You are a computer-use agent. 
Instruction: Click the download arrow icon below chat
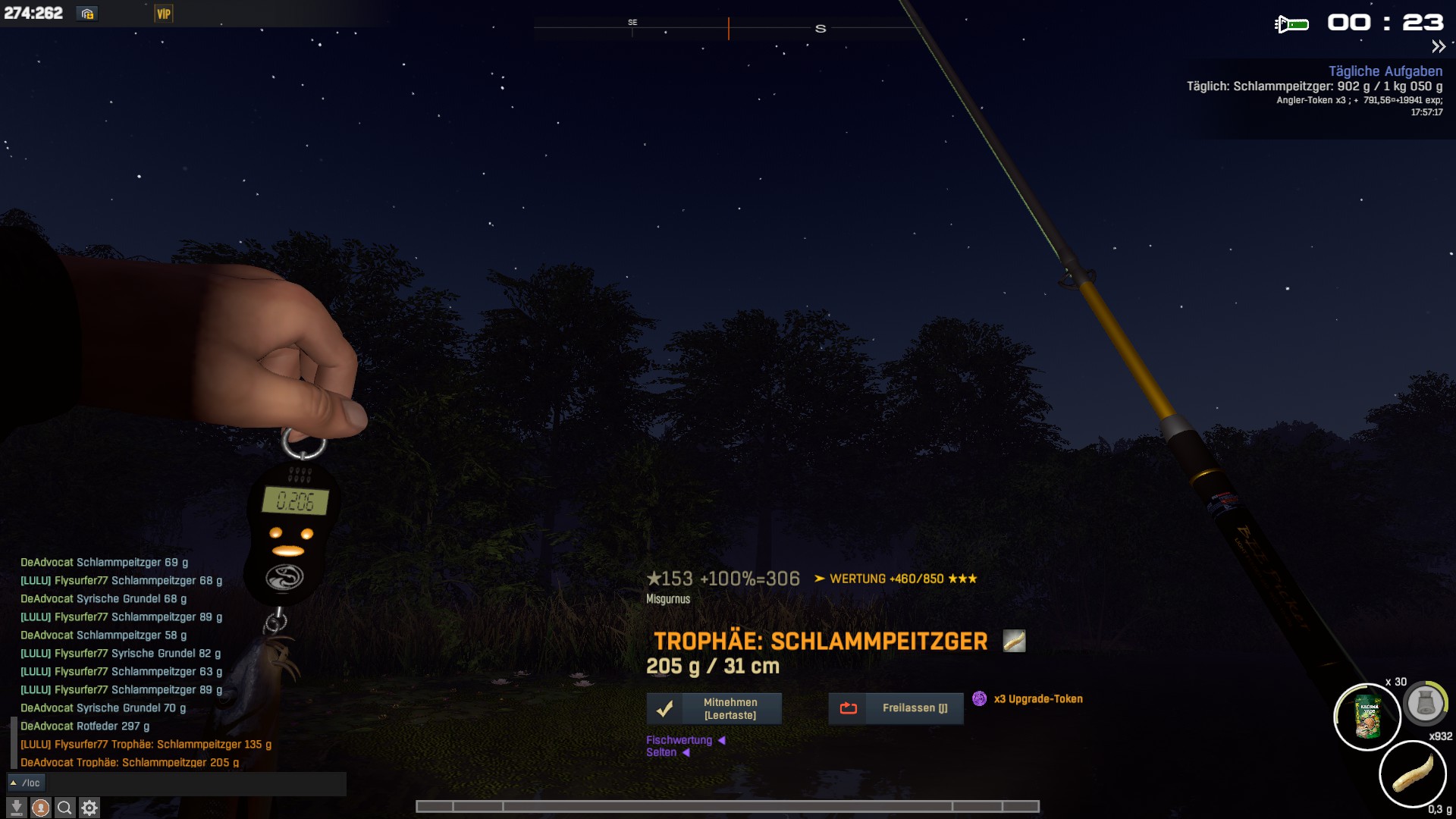tap(16, 808)
